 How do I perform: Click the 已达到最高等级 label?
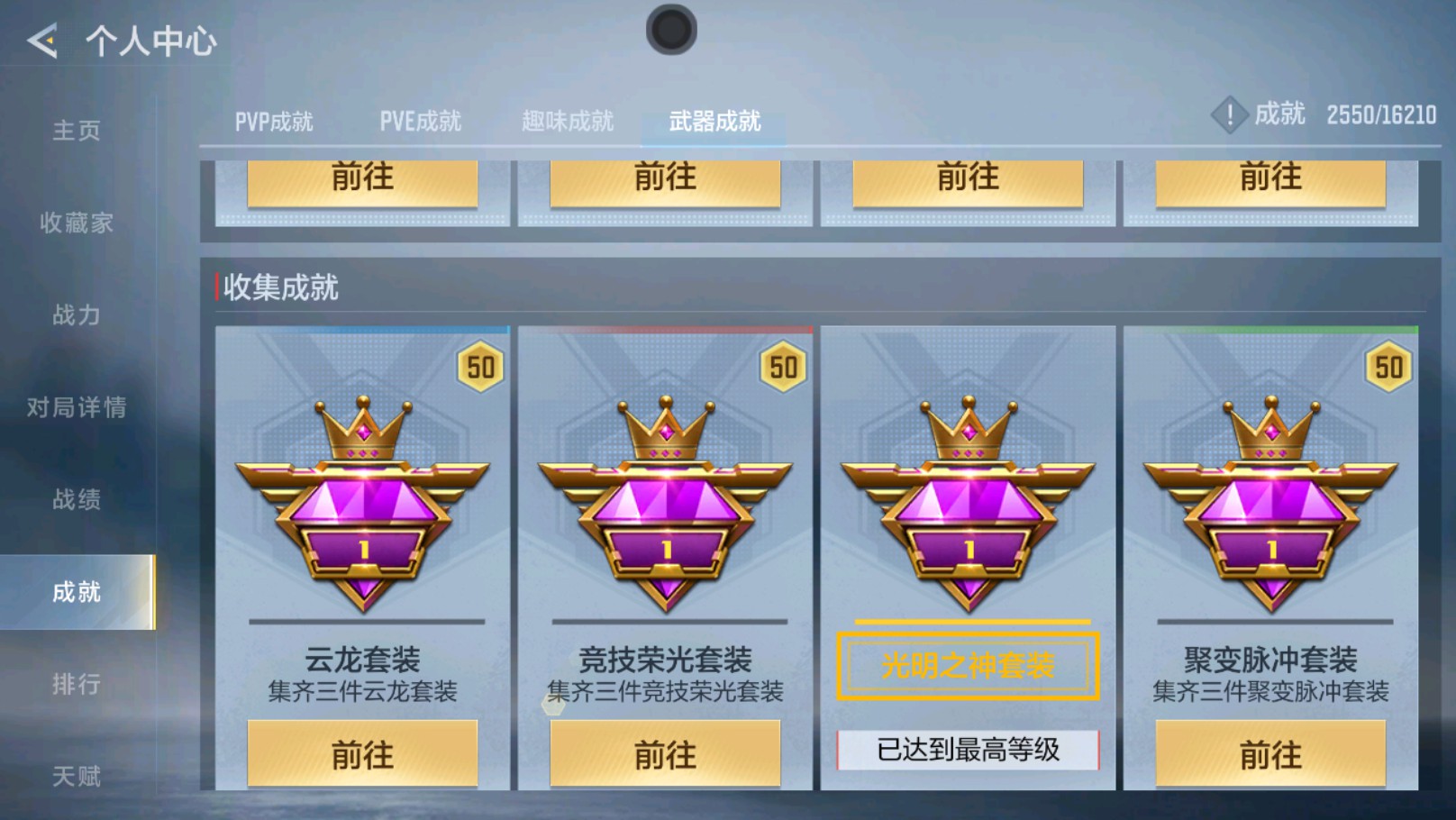point(967,752)
